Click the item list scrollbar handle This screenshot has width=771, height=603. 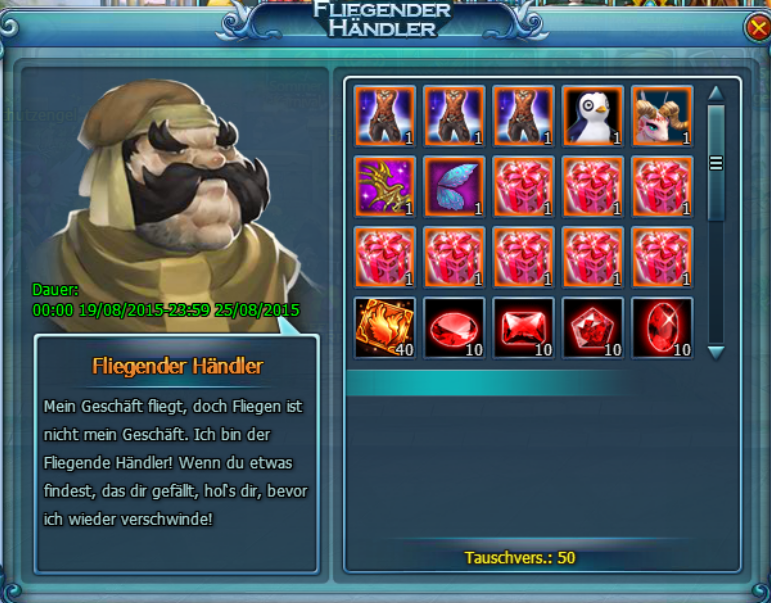click(715, 162)
